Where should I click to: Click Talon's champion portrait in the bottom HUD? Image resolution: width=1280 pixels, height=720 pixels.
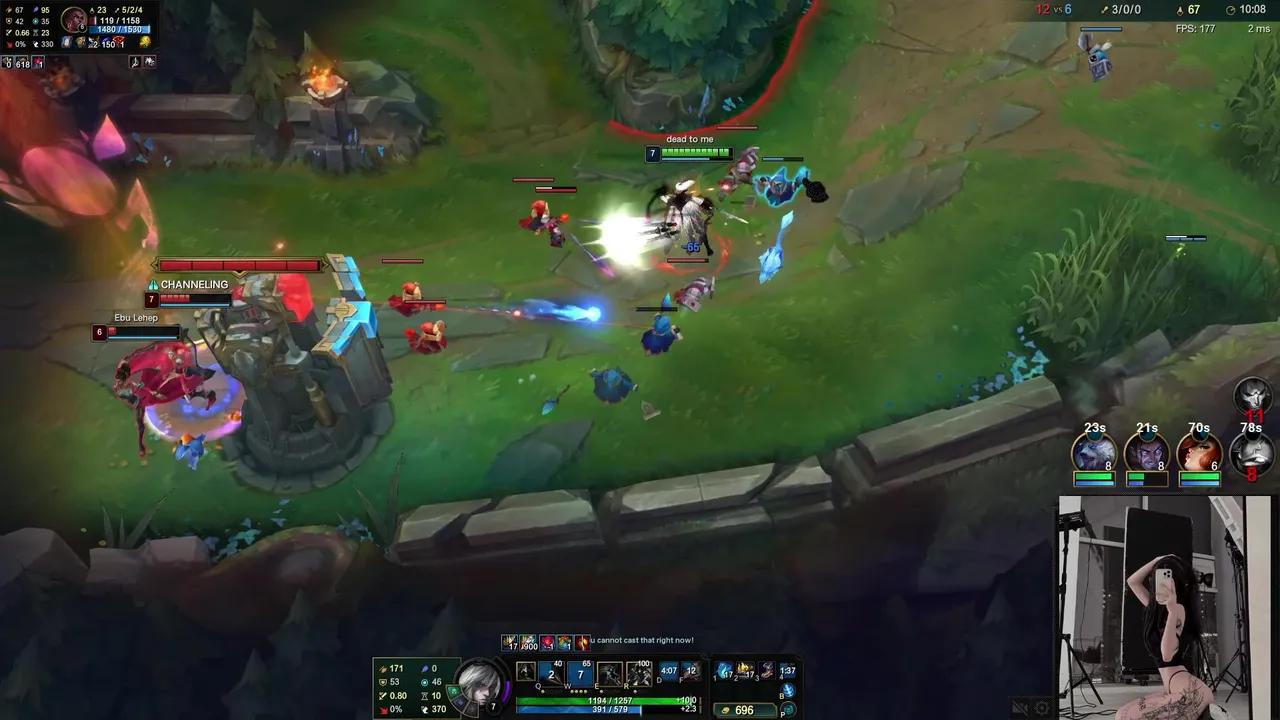click(480, 685)
